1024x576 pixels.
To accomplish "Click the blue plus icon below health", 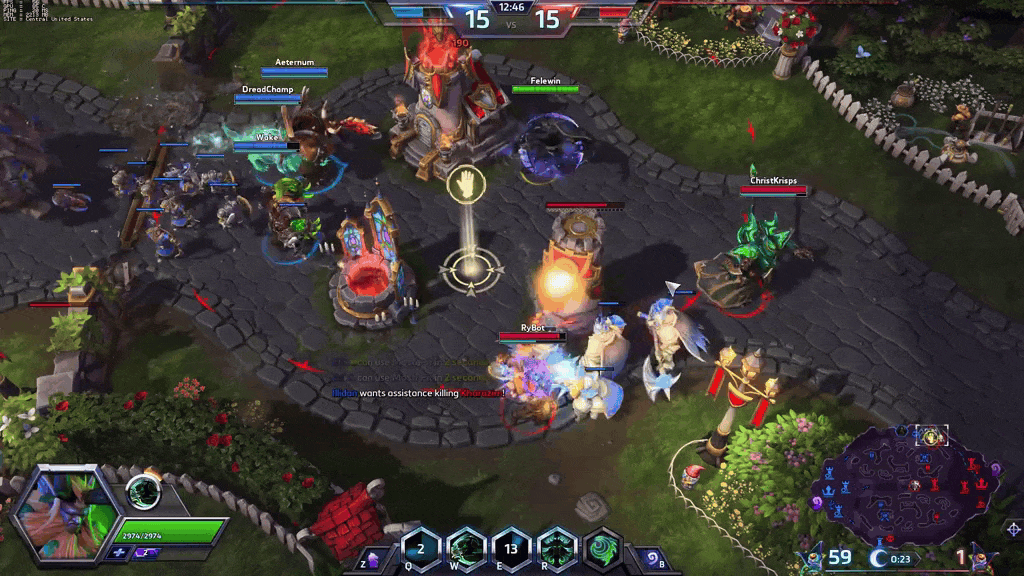I will pyautogui.click(x=121, y=552).
